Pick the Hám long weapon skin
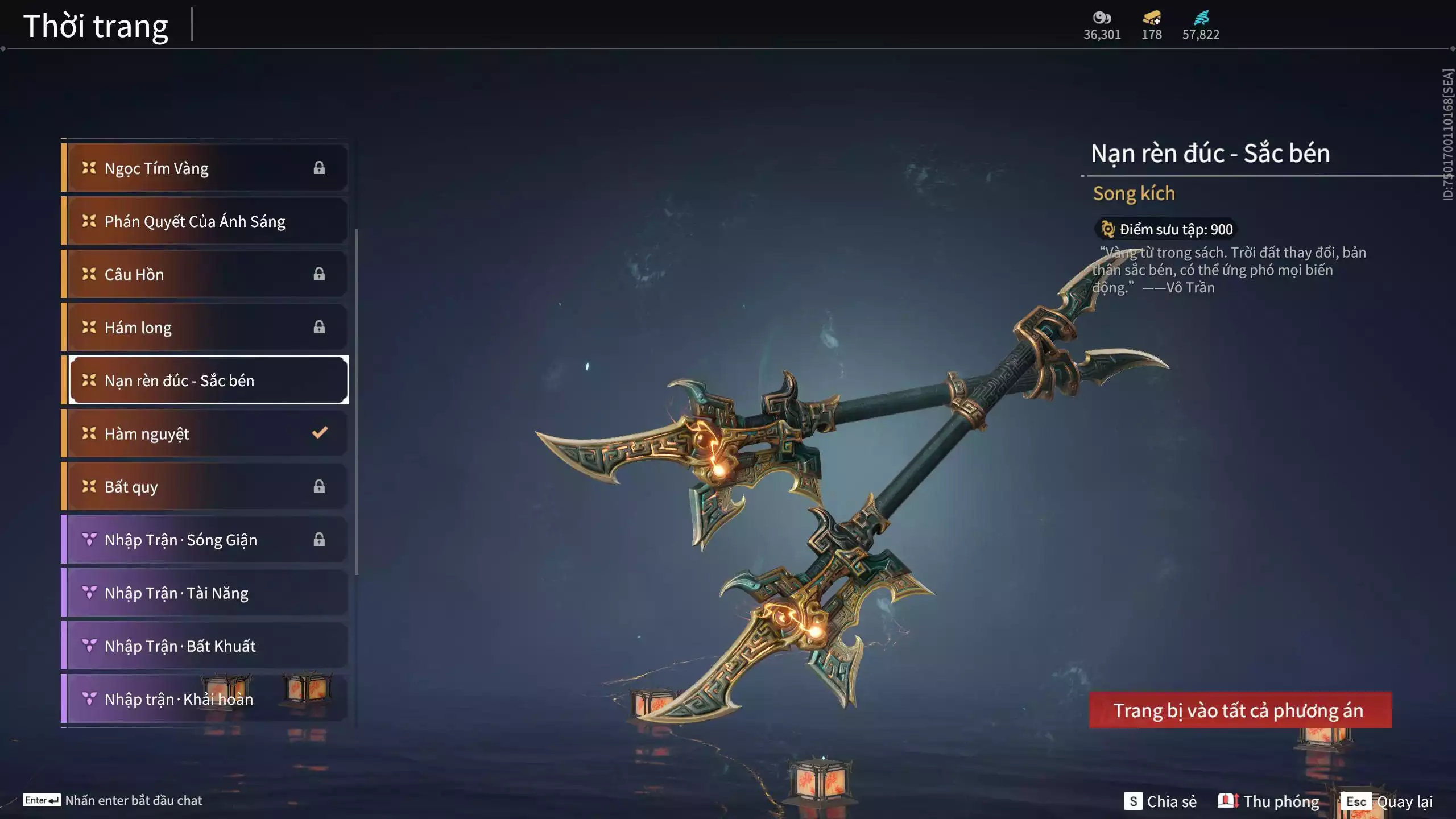The image size is (1456, 819). click(x=205, y=327)
